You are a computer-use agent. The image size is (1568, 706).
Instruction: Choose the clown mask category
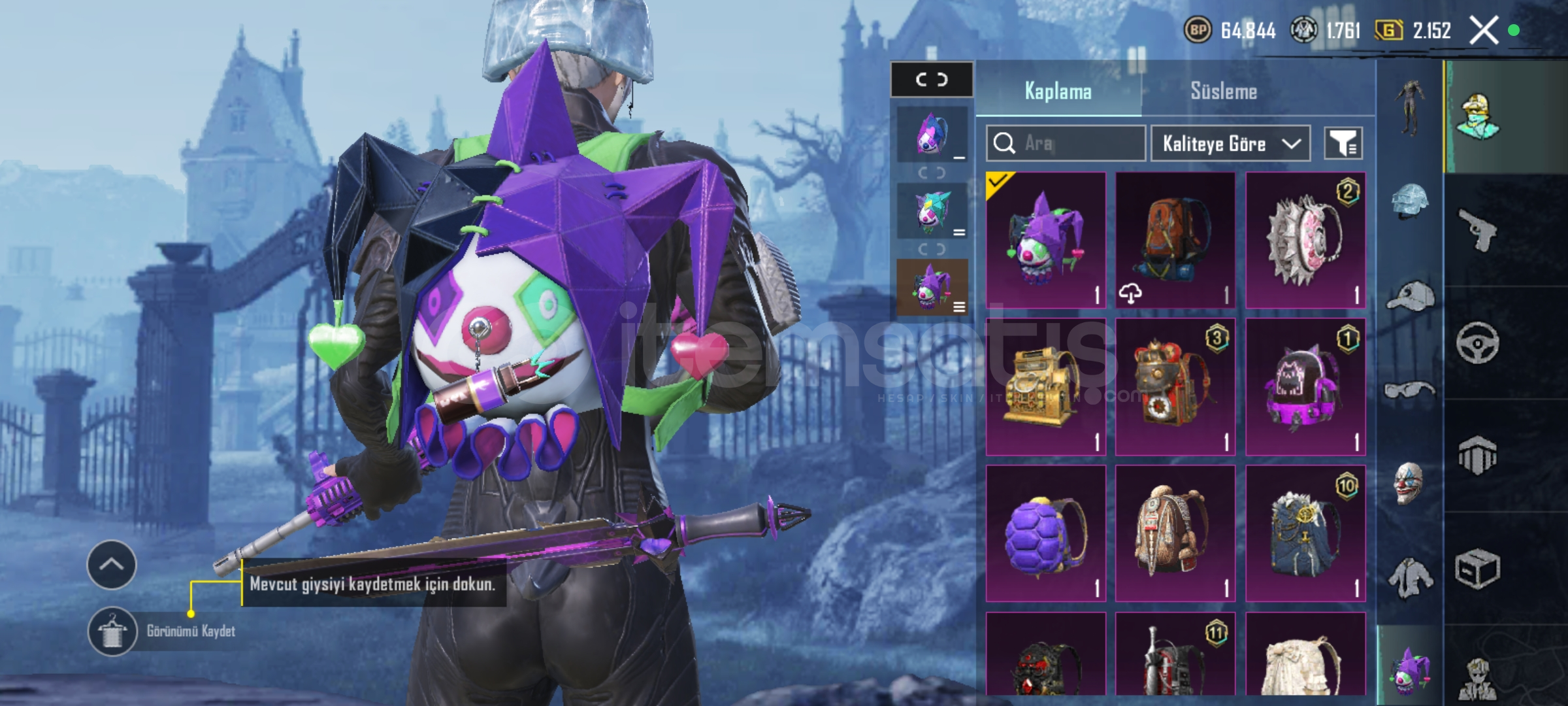1409,482
